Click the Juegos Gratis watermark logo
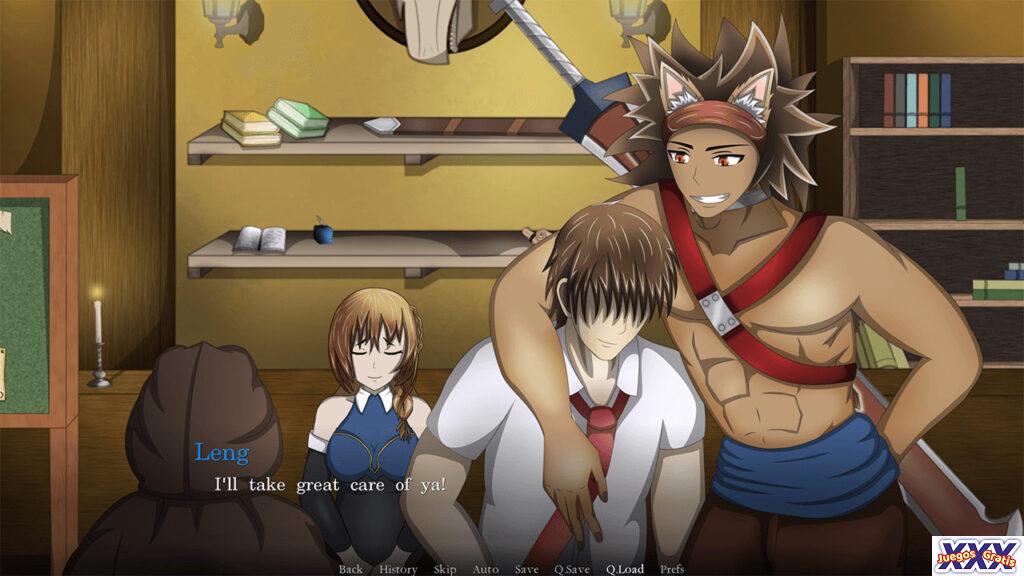The width and height of the screenshot is (1024, 576). pyautogui.click(x=976, y=555)
